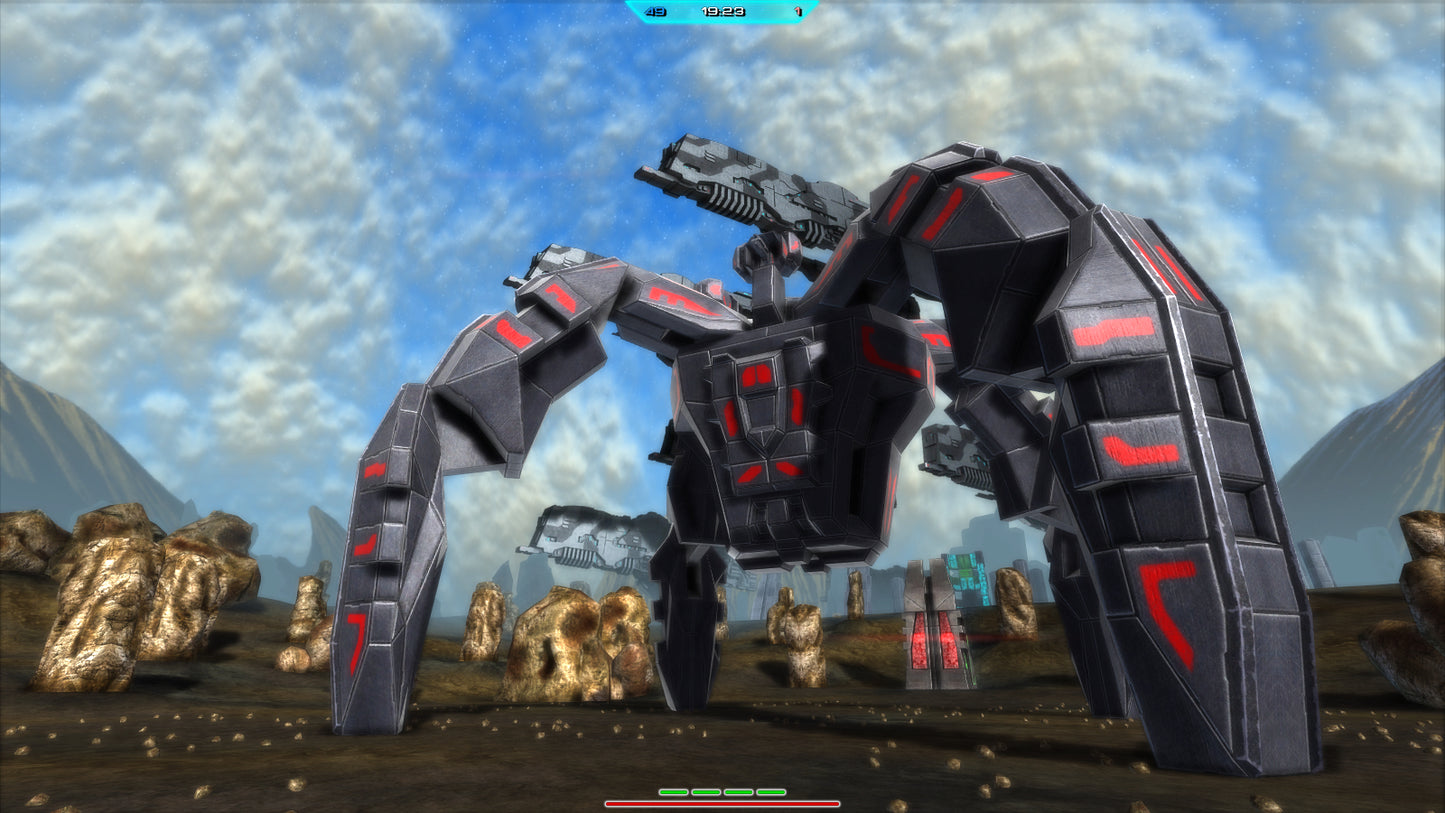The width and height of the screenshot is (1445, 813).
Task: Click the red counter showing 1
Action: tap(798, 12)
